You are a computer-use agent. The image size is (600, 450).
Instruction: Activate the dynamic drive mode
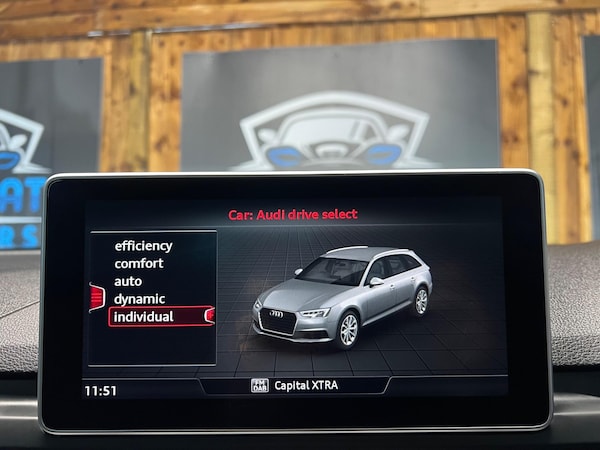pyautogui.click(x=139, y=299)
